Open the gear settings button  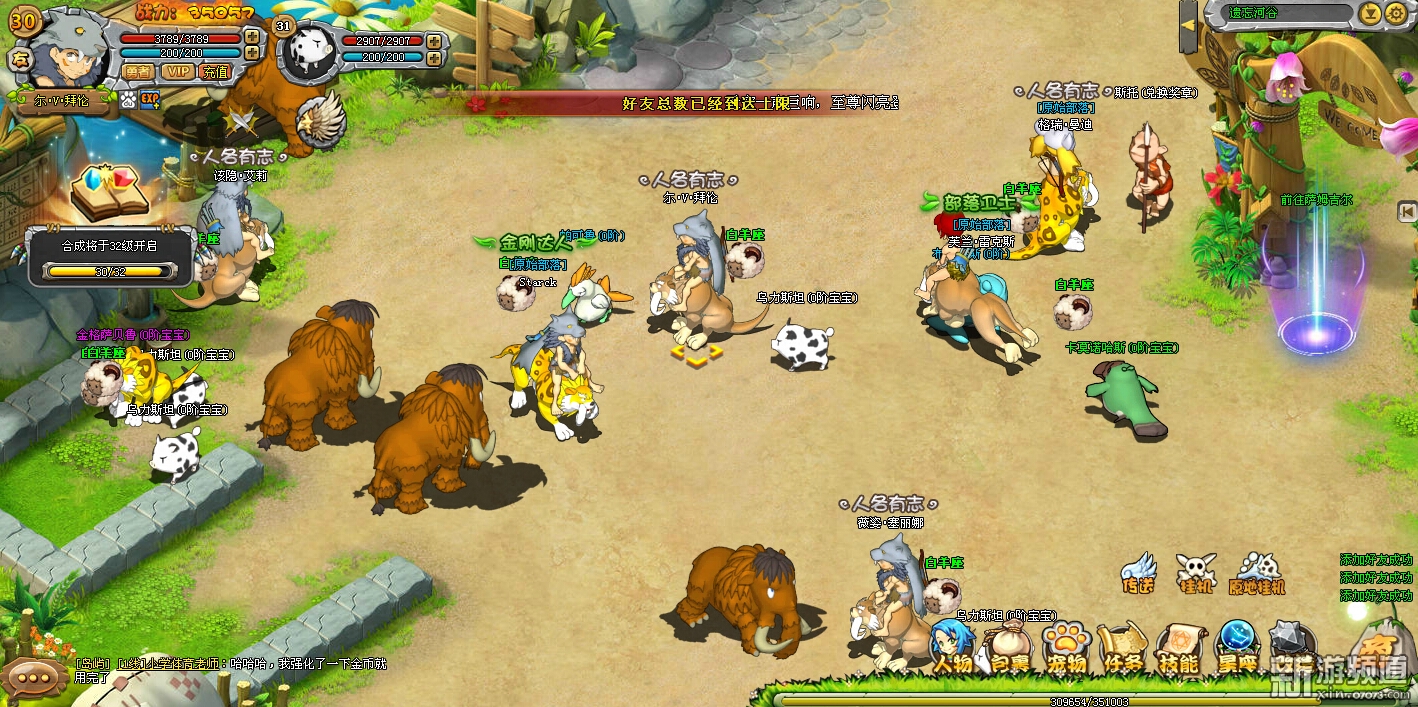pos(1395,13)
